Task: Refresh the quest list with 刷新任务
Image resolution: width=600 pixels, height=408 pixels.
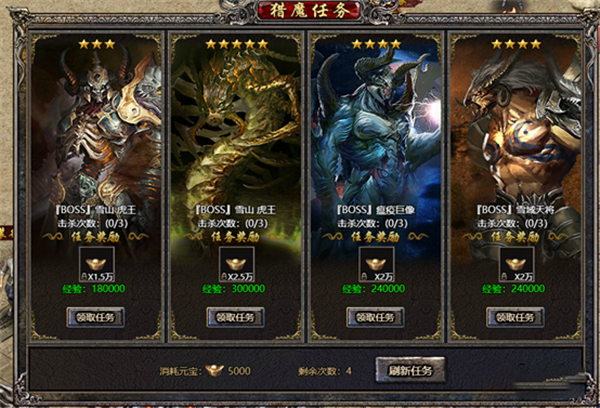Action: pyautogui.click(x=411, y=371)
